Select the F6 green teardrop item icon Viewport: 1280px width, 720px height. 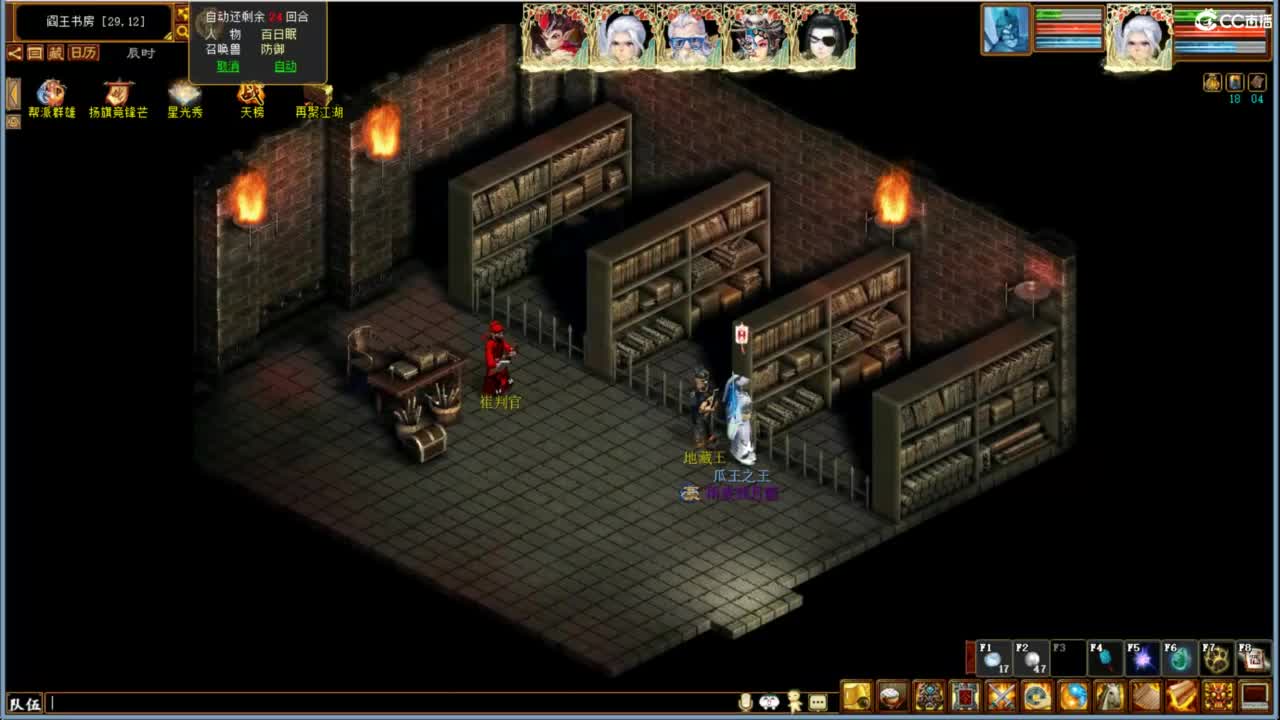pos(1180,658)
